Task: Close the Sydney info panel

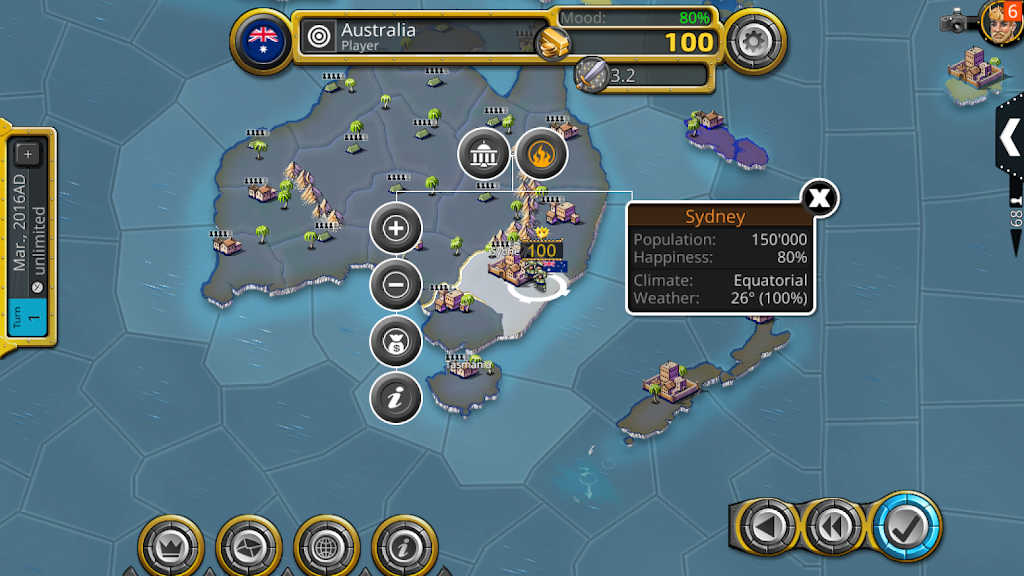Action: (x=819, y=197)
